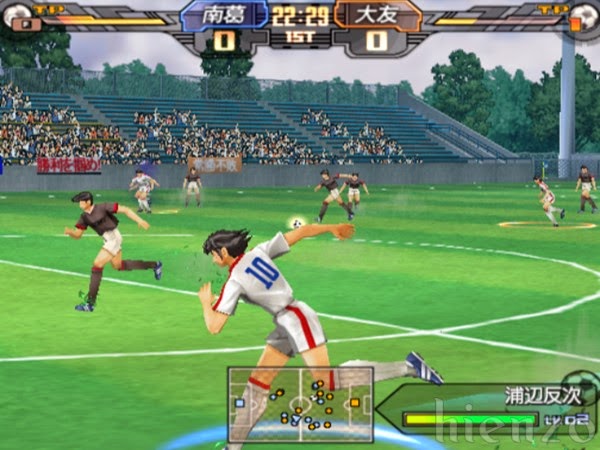The height and width of the screenshot is (450, 600).
Task: Click the soccer ball icon beside right TP gauge
Action: [x=582, y=16]
